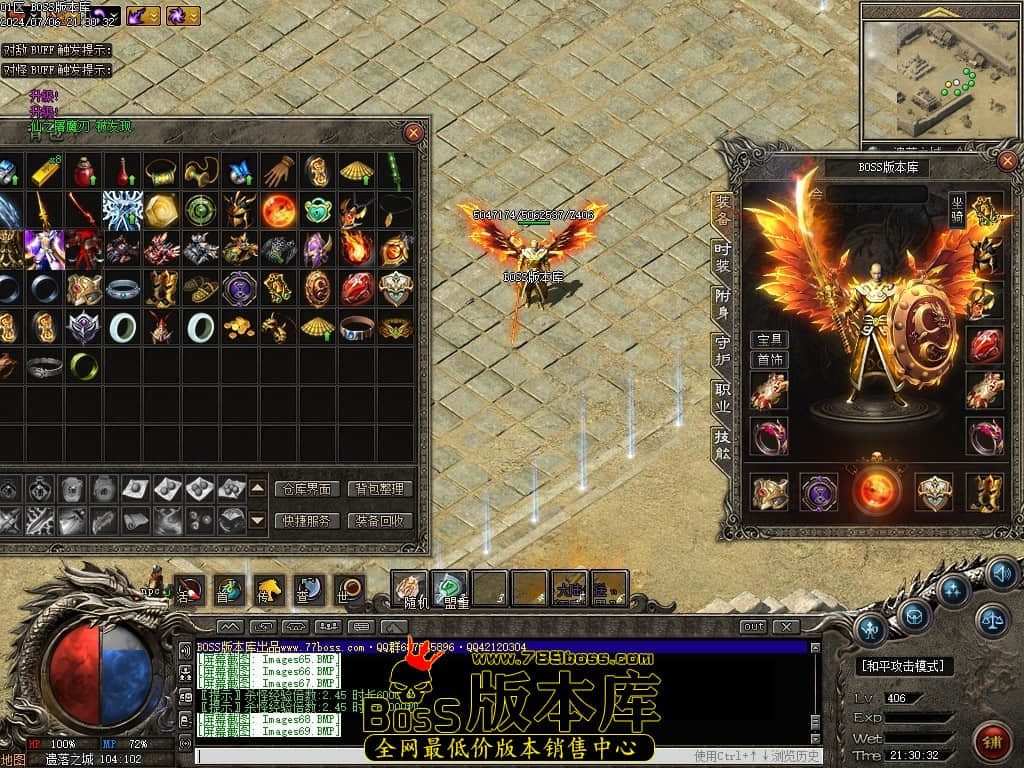Sort the bag with 背包整理
Image resolution: width=1024 pixels, height=768 pixels.
coord(379,489)
